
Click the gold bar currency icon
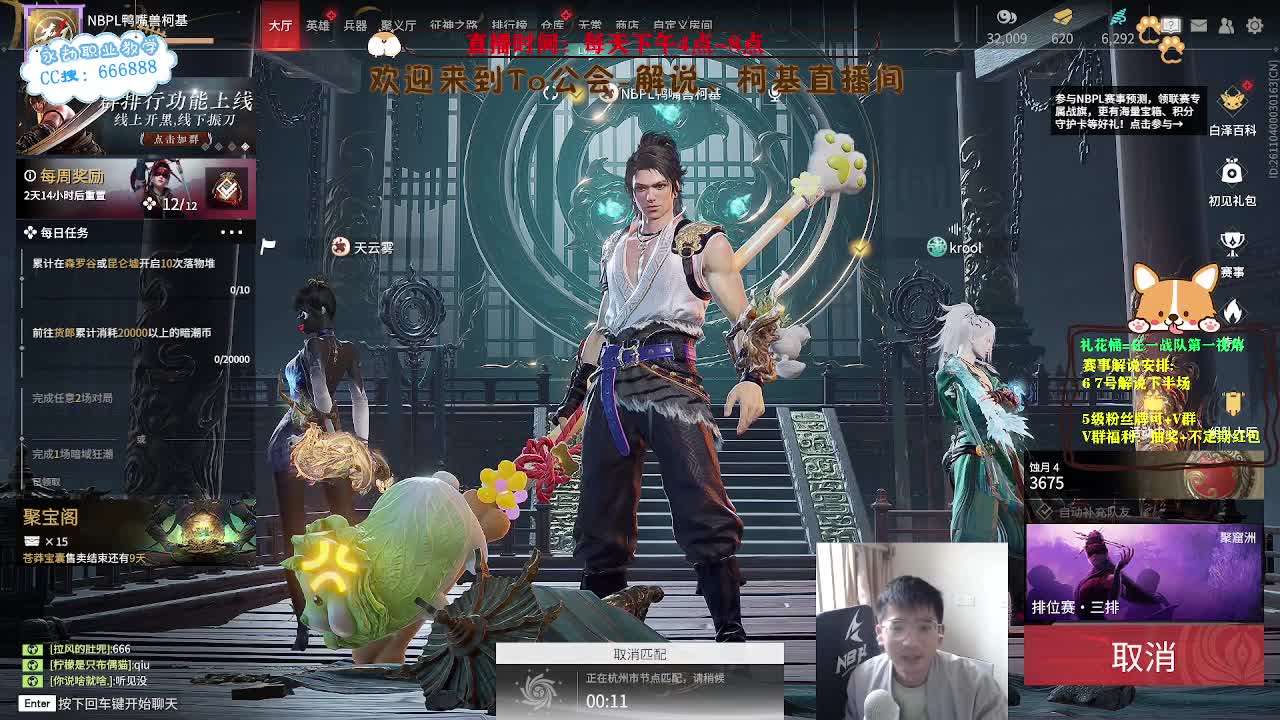pos(1063,15)
